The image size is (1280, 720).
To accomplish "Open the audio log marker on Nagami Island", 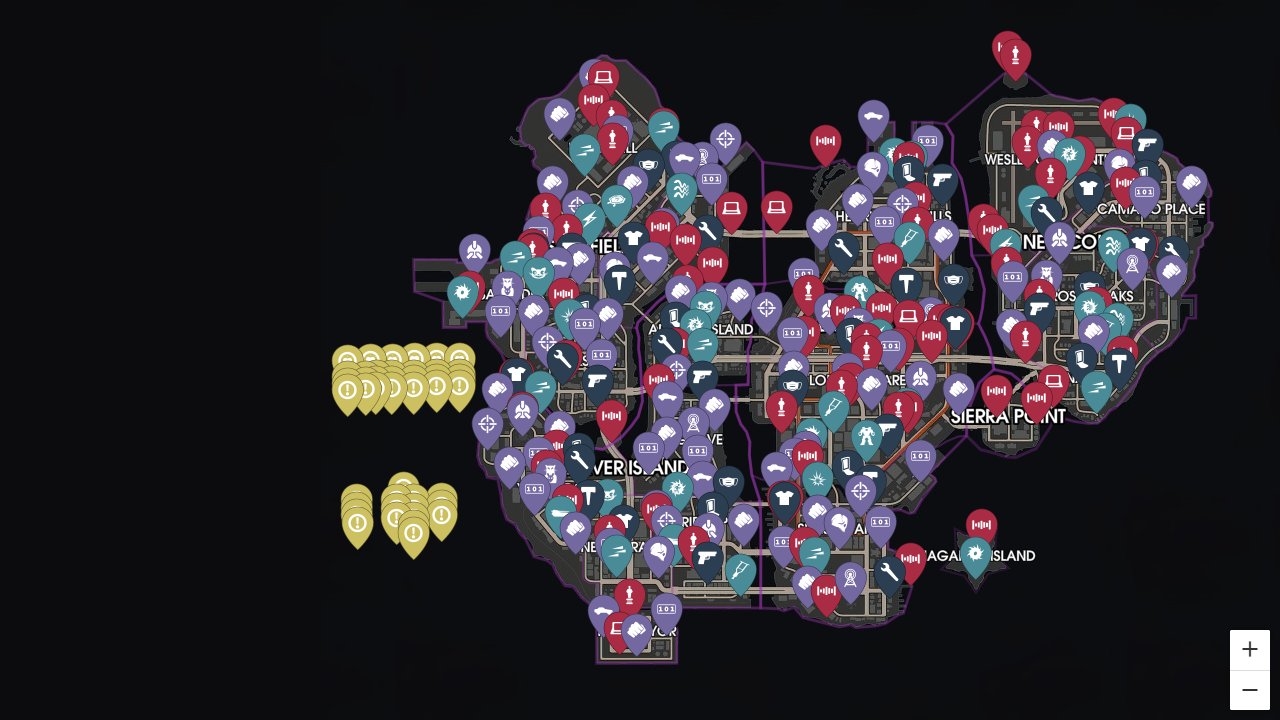I will pyautogui.click(x=981, y=524).
